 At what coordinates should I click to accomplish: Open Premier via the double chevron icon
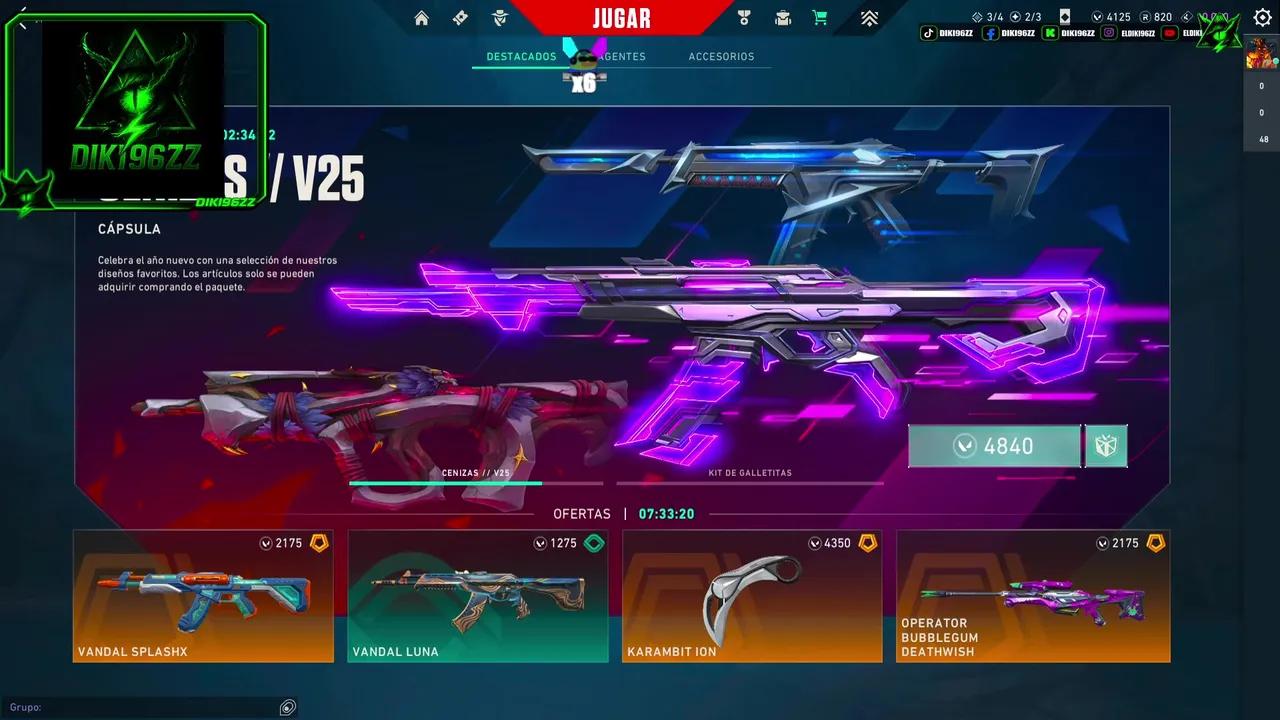(868, 17)
